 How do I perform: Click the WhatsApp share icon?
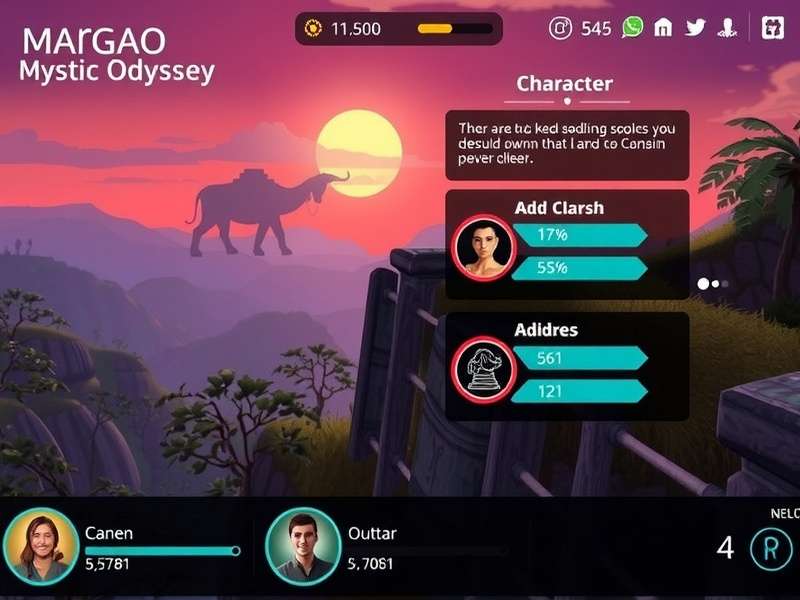tap(632, 27)
